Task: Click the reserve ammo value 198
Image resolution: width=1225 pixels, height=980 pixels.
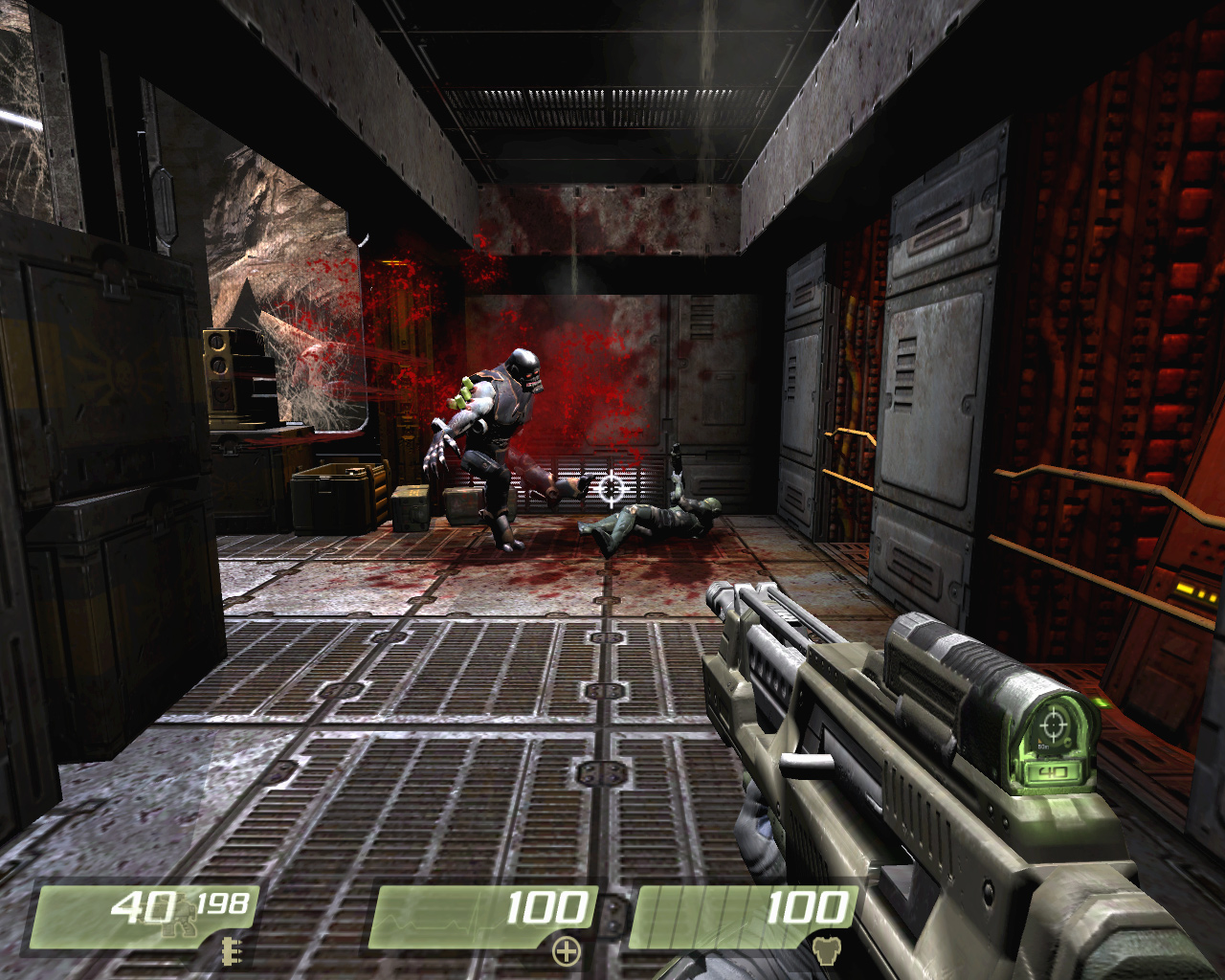Action: pyautogui.click(x=223, y=903)
